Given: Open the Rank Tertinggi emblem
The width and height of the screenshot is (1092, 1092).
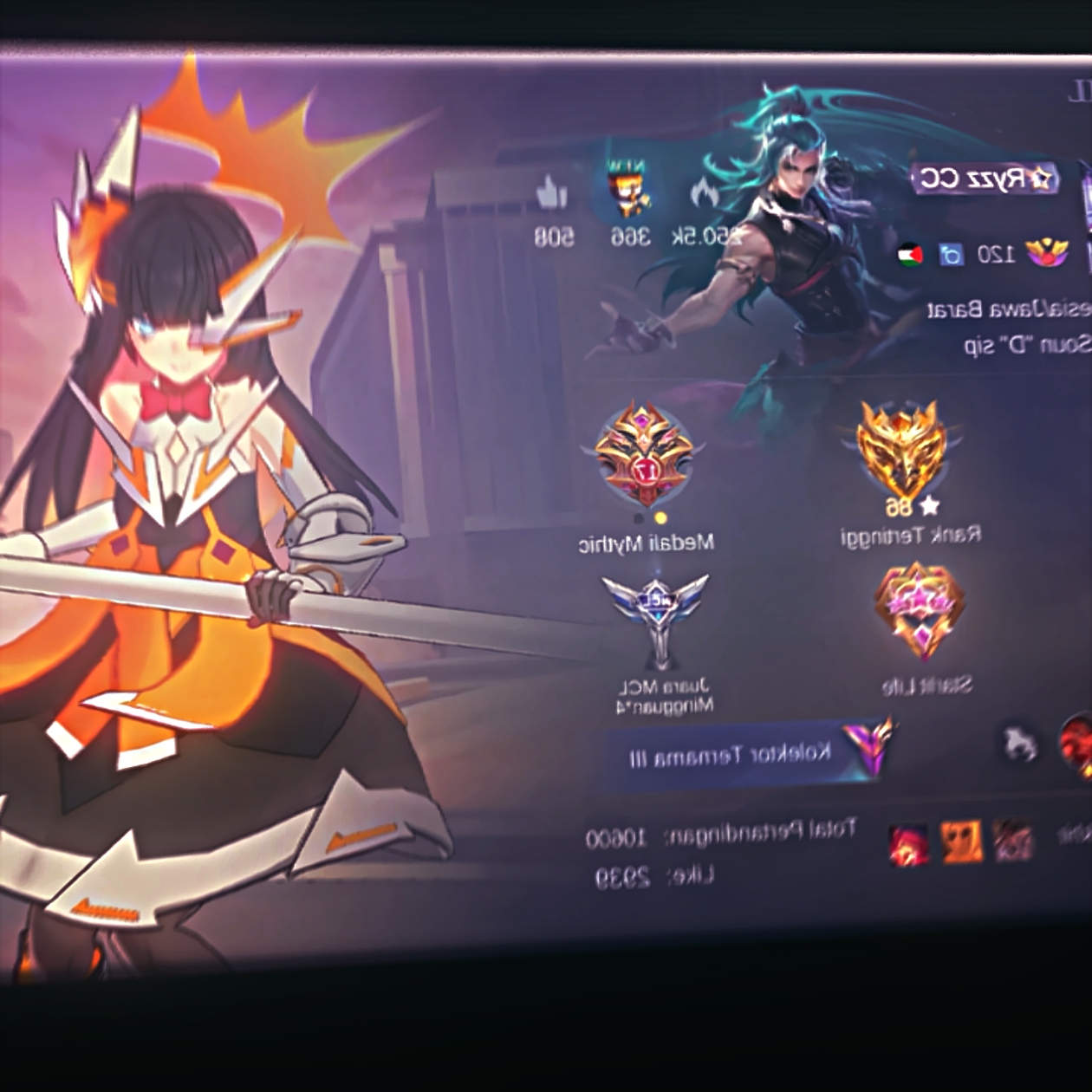Looking at the screenshot, I should (x=902, y=451).
